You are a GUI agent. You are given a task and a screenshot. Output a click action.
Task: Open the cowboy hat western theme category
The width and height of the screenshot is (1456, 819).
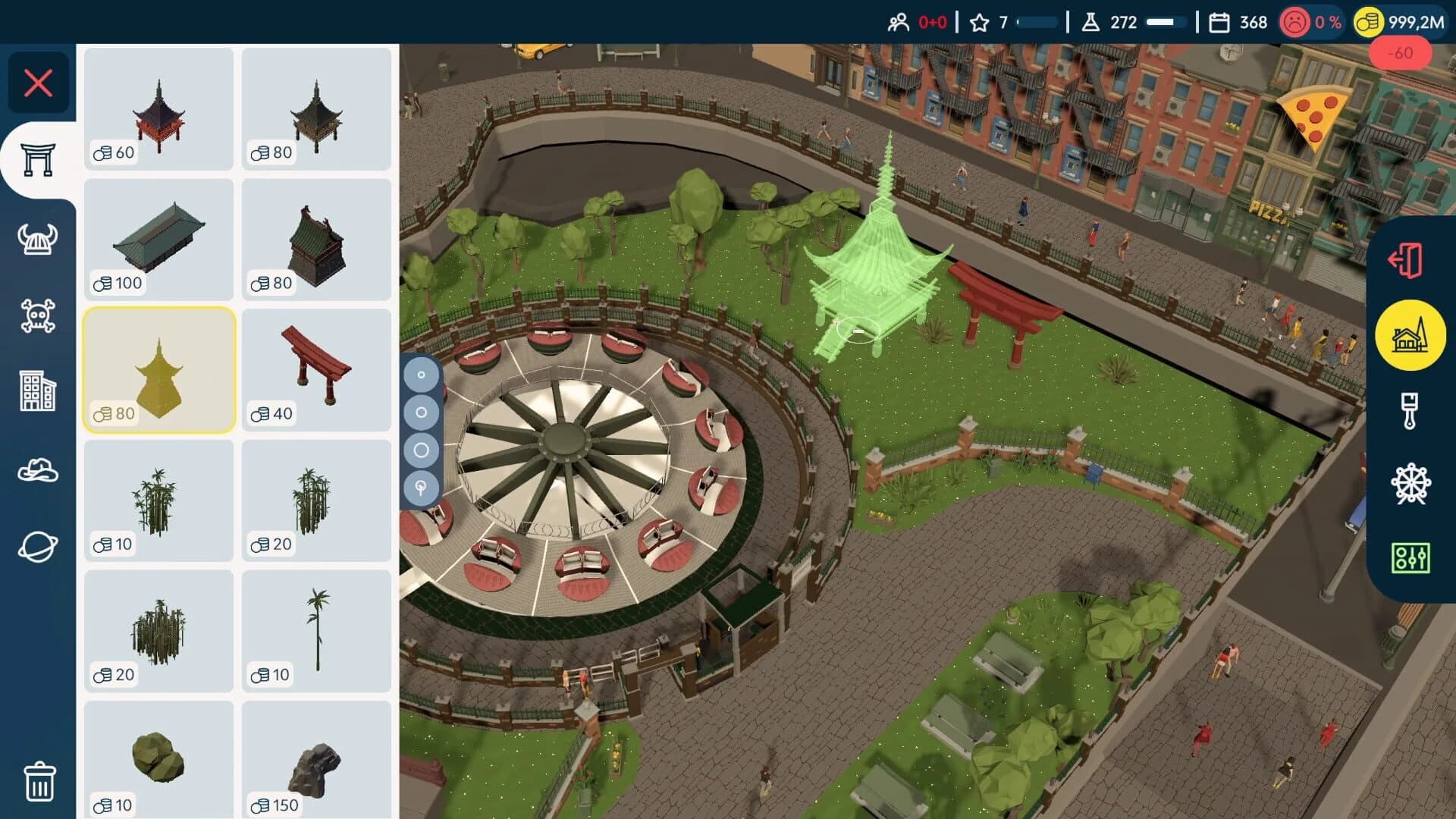pos(39,470)
